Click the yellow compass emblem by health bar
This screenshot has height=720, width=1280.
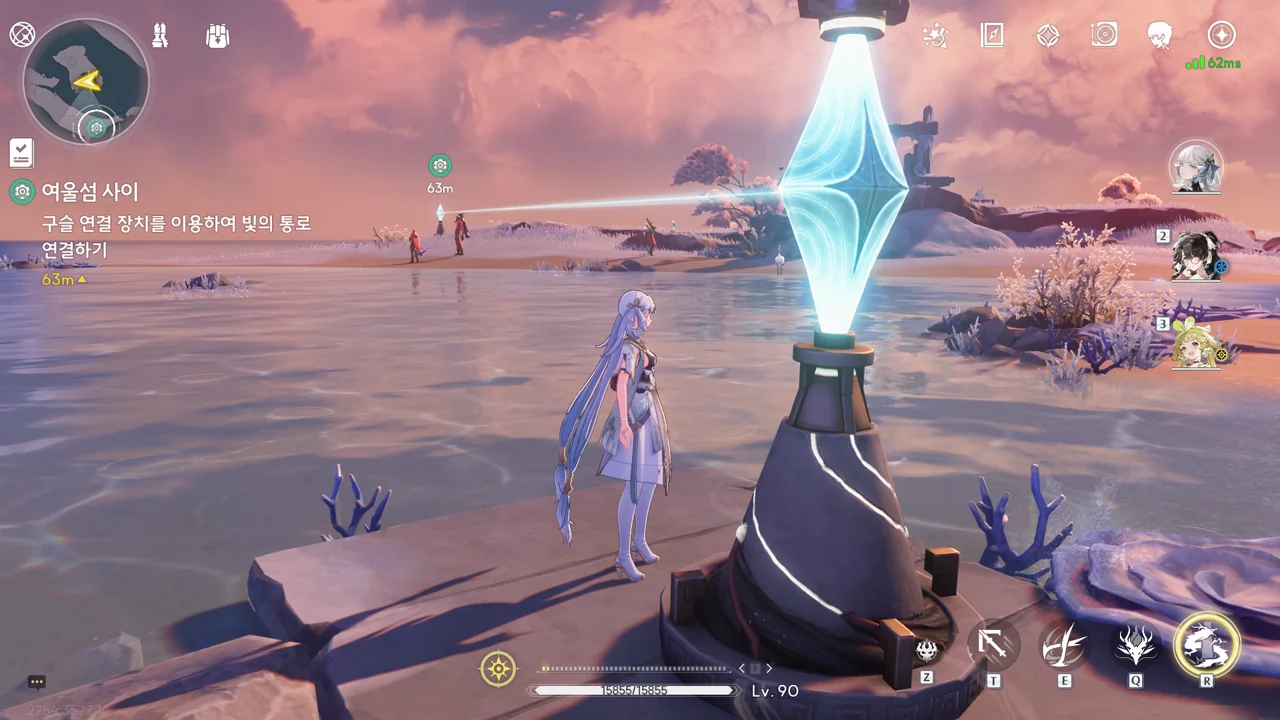point(498,668)
